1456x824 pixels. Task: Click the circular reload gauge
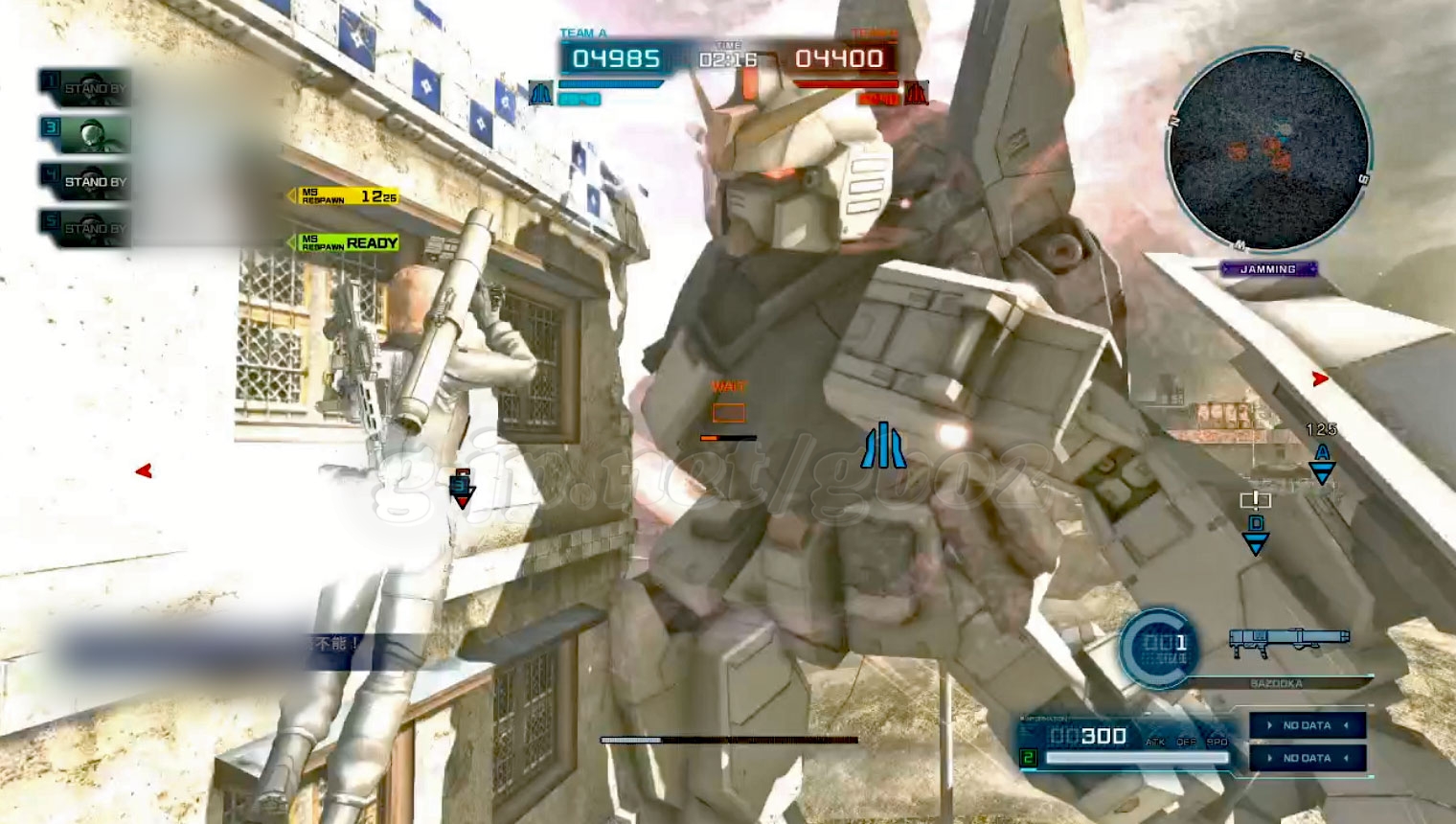pos(1159,648)
